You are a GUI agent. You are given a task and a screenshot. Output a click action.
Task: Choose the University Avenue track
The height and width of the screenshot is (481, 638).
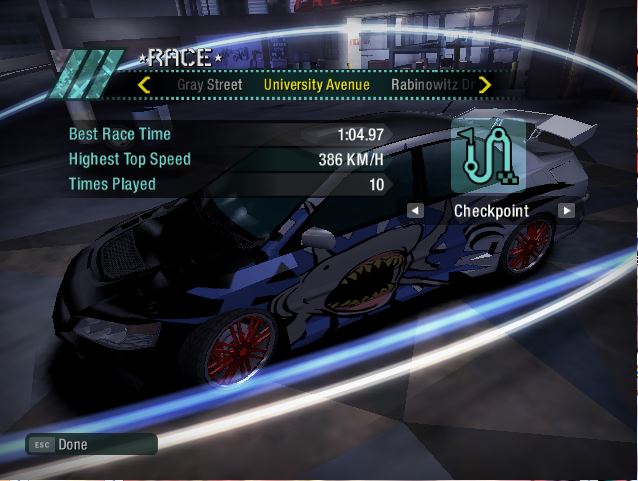pos(316,85)
